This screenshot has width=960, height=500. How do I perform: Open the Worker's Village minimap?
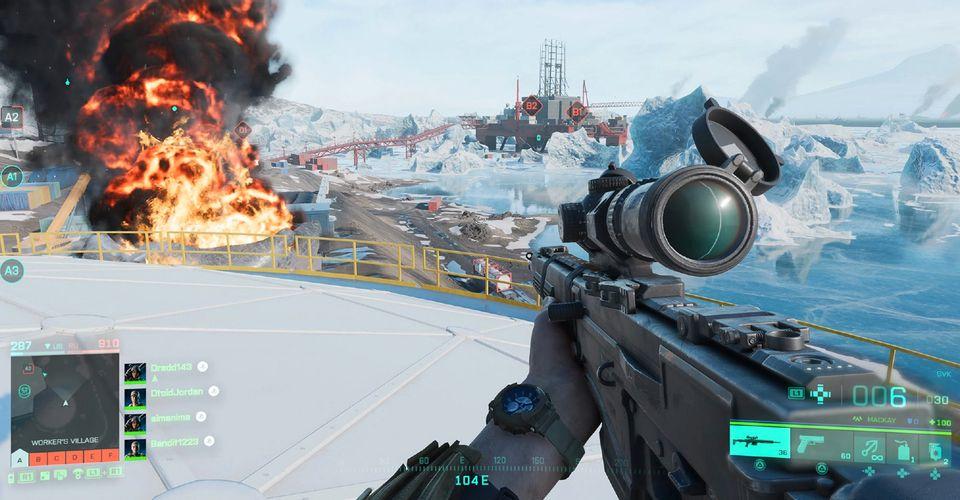[x=65, y=398]
